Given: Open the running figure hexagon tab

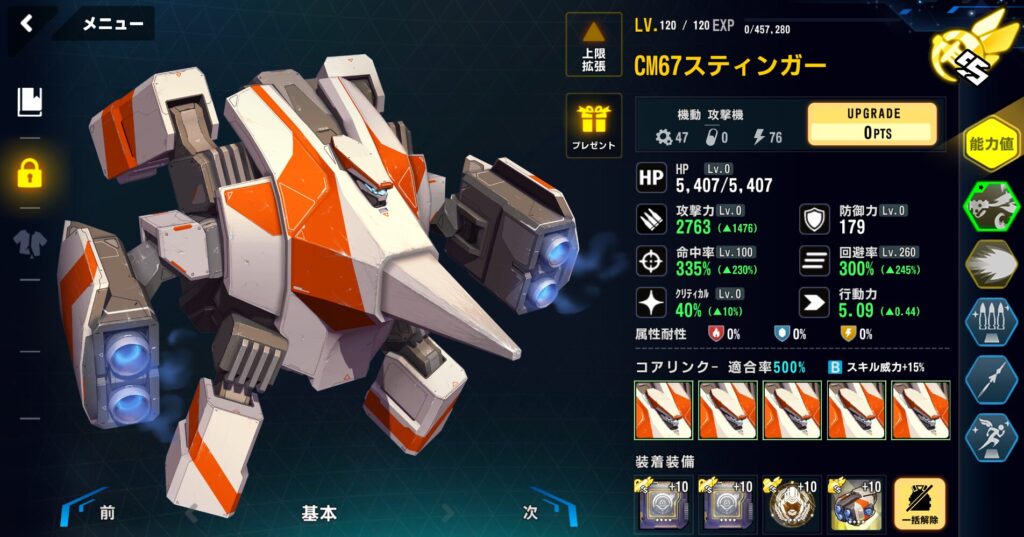Looking at the screenshot, I should coord(990,436).
